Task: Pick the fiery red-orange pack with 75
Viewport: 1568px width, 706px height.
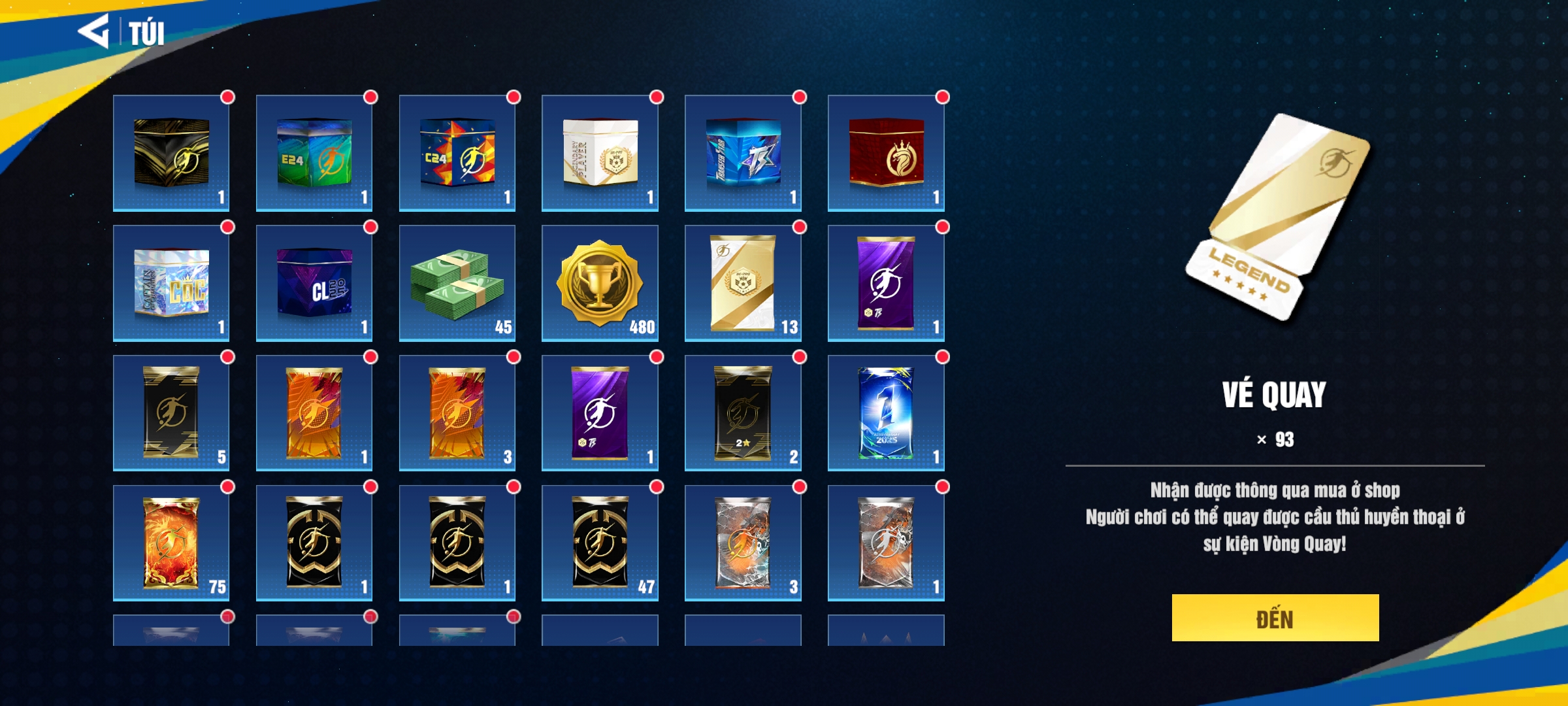Action: tap(171, 543)
